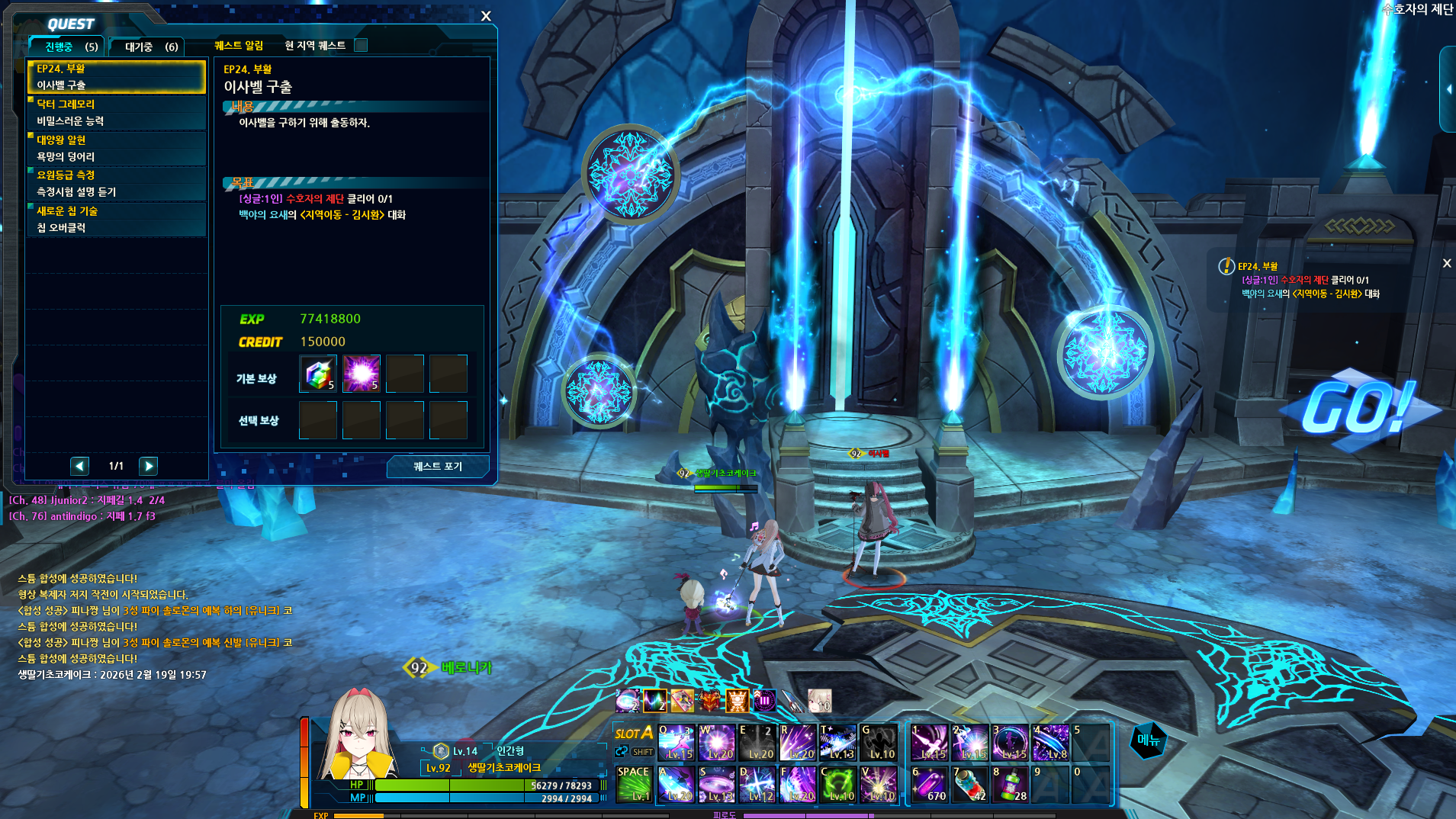
Task: Go to previous quest list page
Action: (80, 466)
